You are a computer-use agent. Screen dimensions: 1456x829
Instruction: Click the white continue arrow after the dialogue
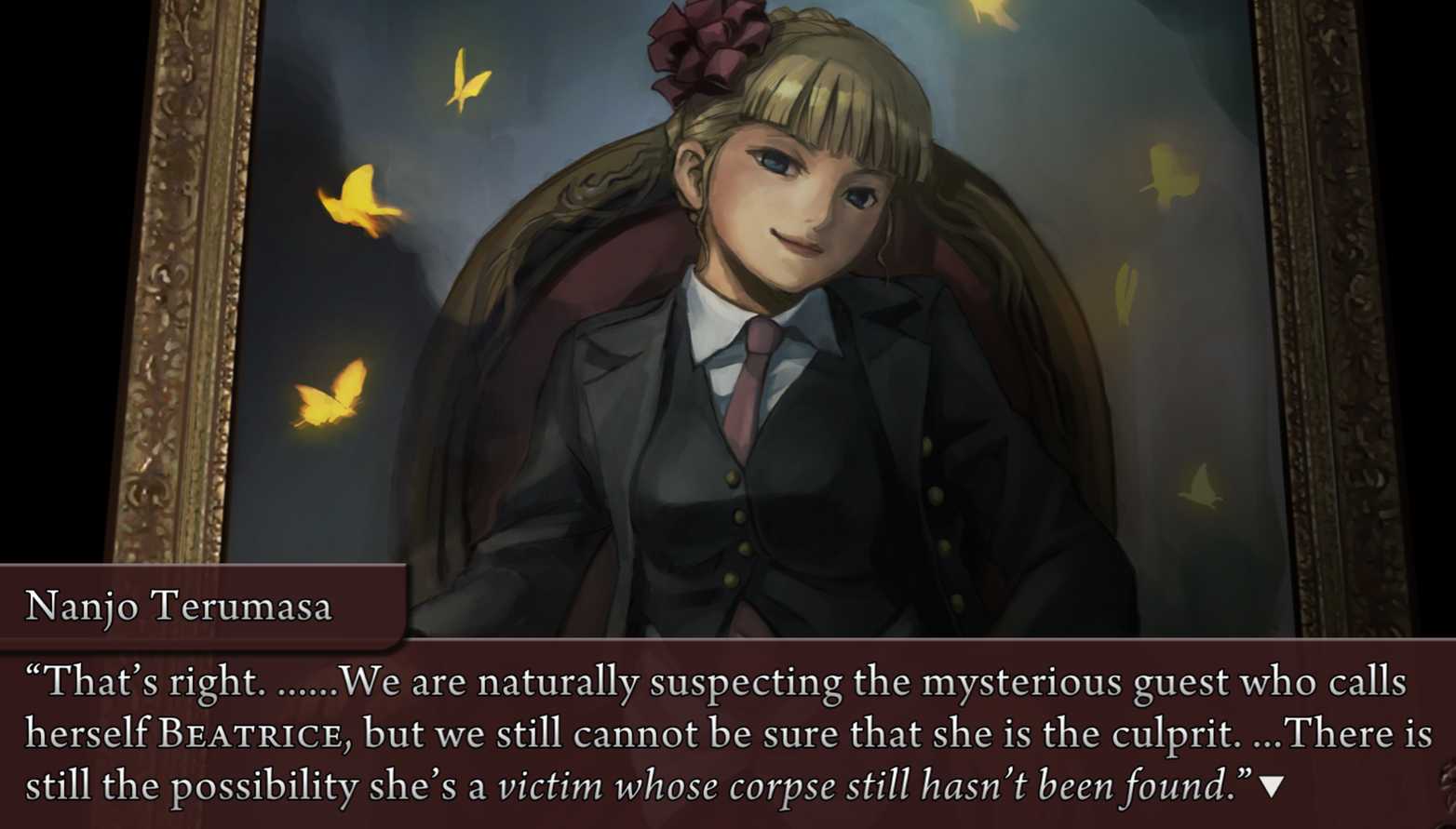click(1271, 787)
